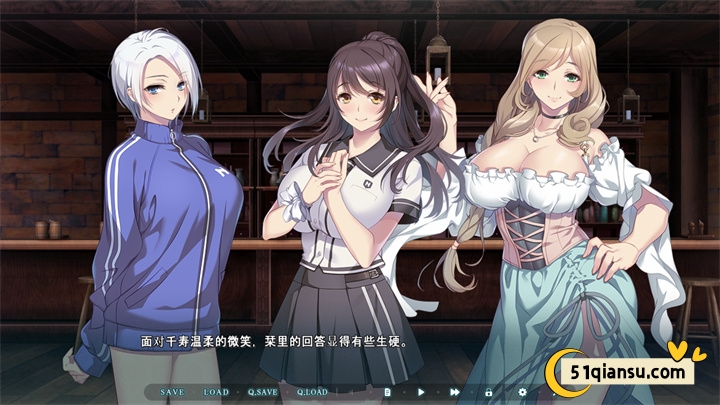The height and width of the screenshot is (405, 720).
Task: Quick save with Q.SAVE
Action: [x=263, y=392]
